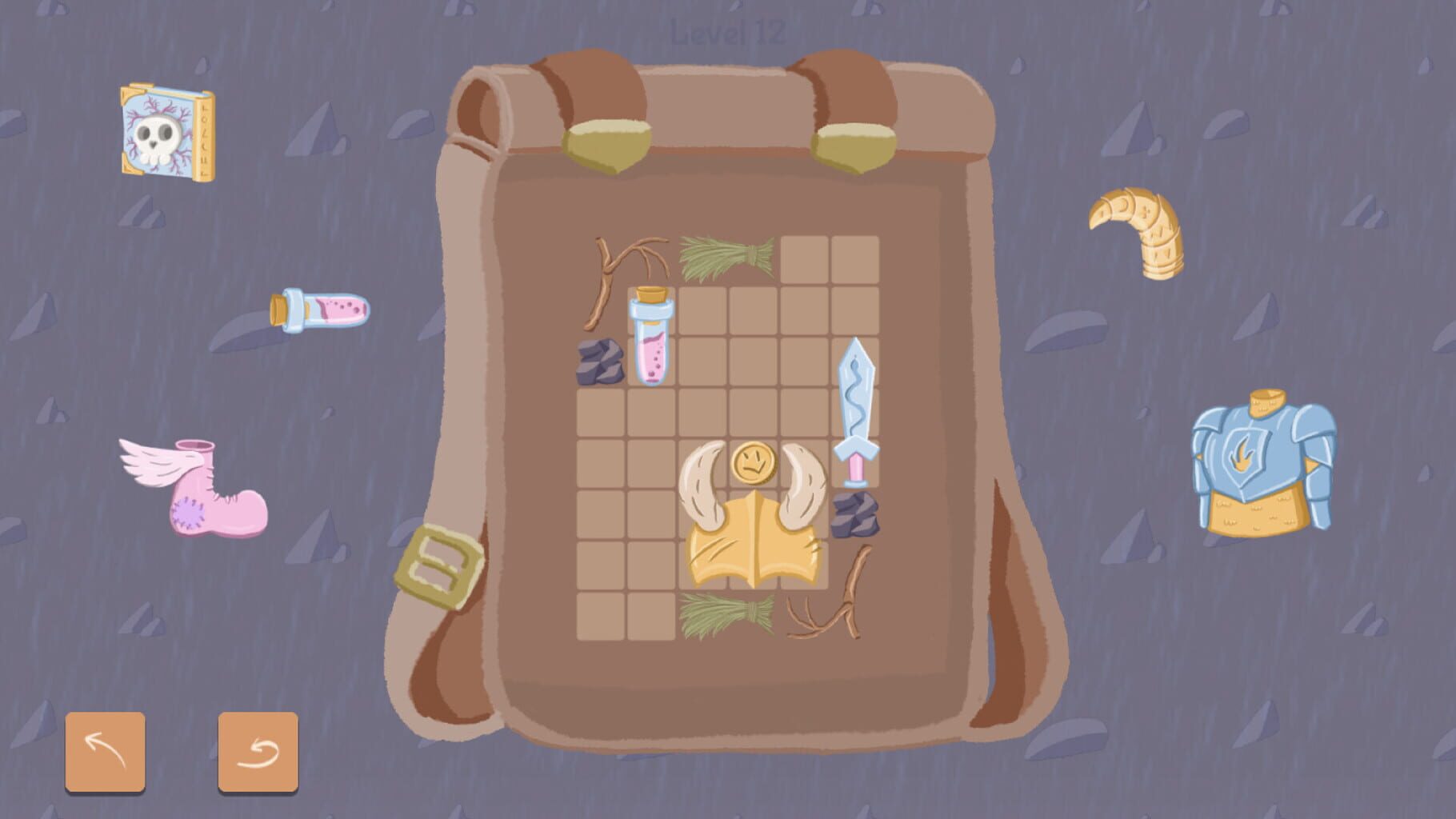This screenshot has width=1456, height=819.
Task: Click the sword placed in the backpack grid
Action: coord(856,408)
